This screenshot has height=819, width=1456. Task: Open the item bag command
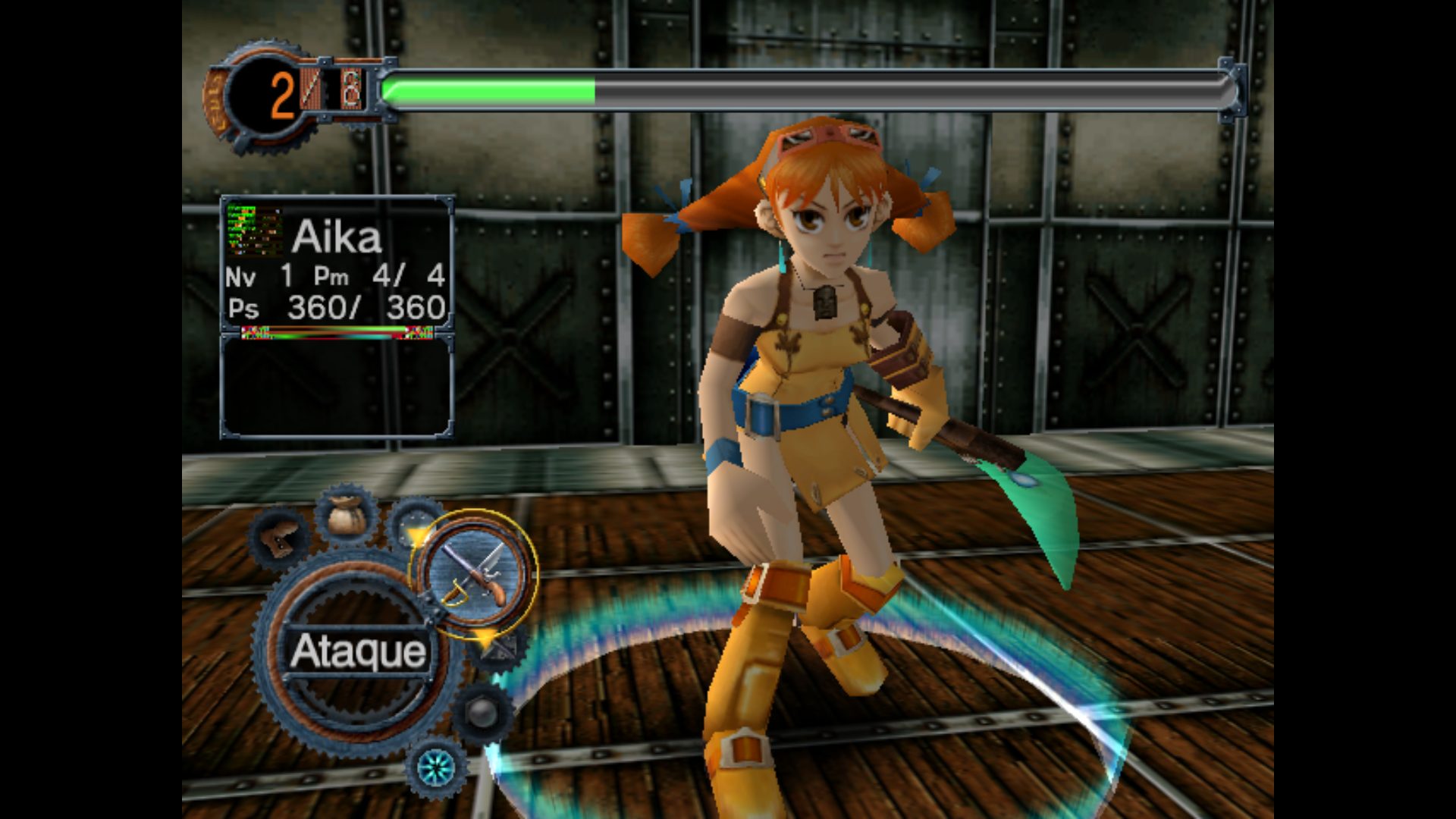pos(347,516)
